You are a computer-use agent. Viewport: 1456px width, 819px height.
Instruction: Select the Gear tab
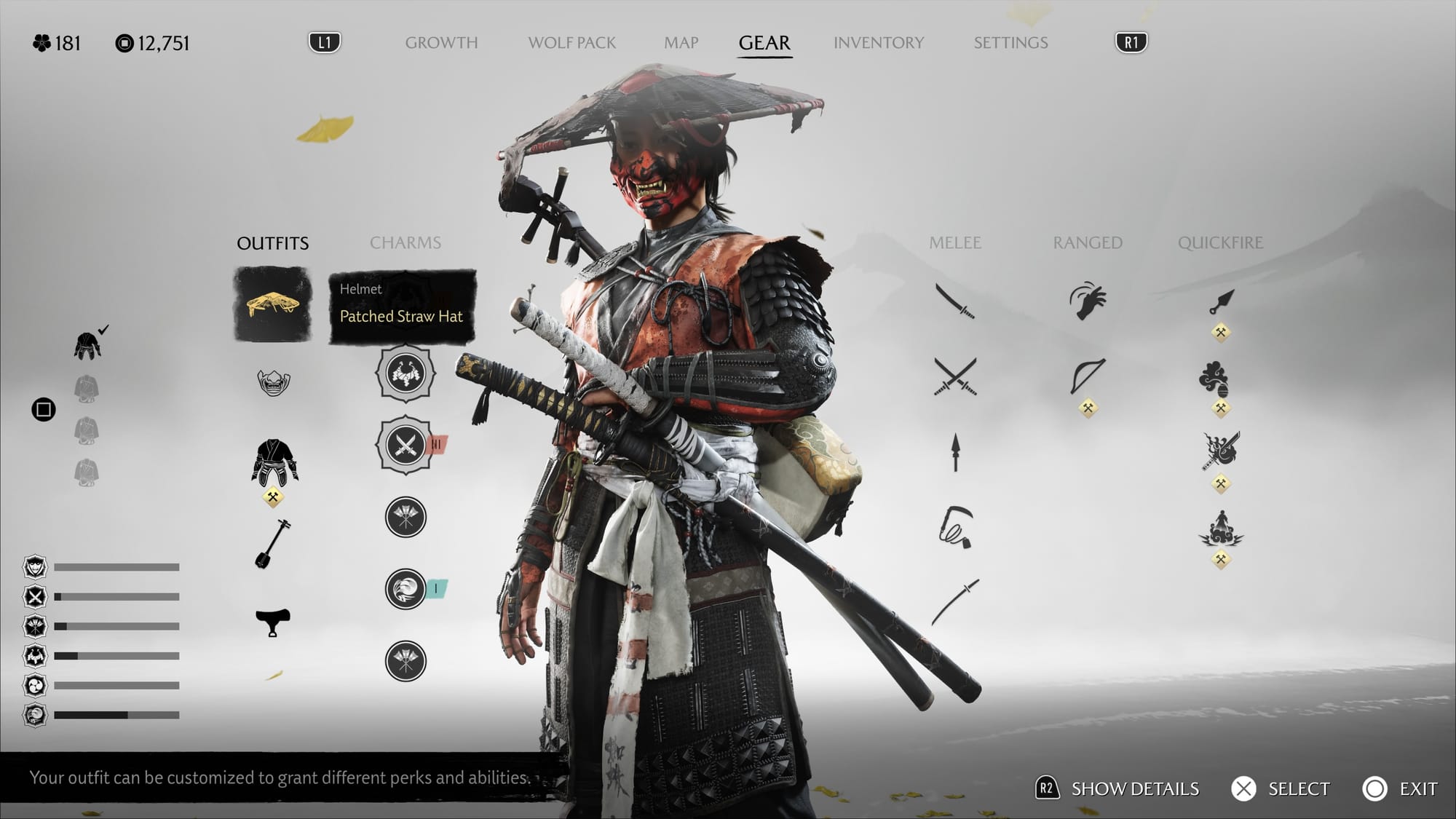coord(764,43)
